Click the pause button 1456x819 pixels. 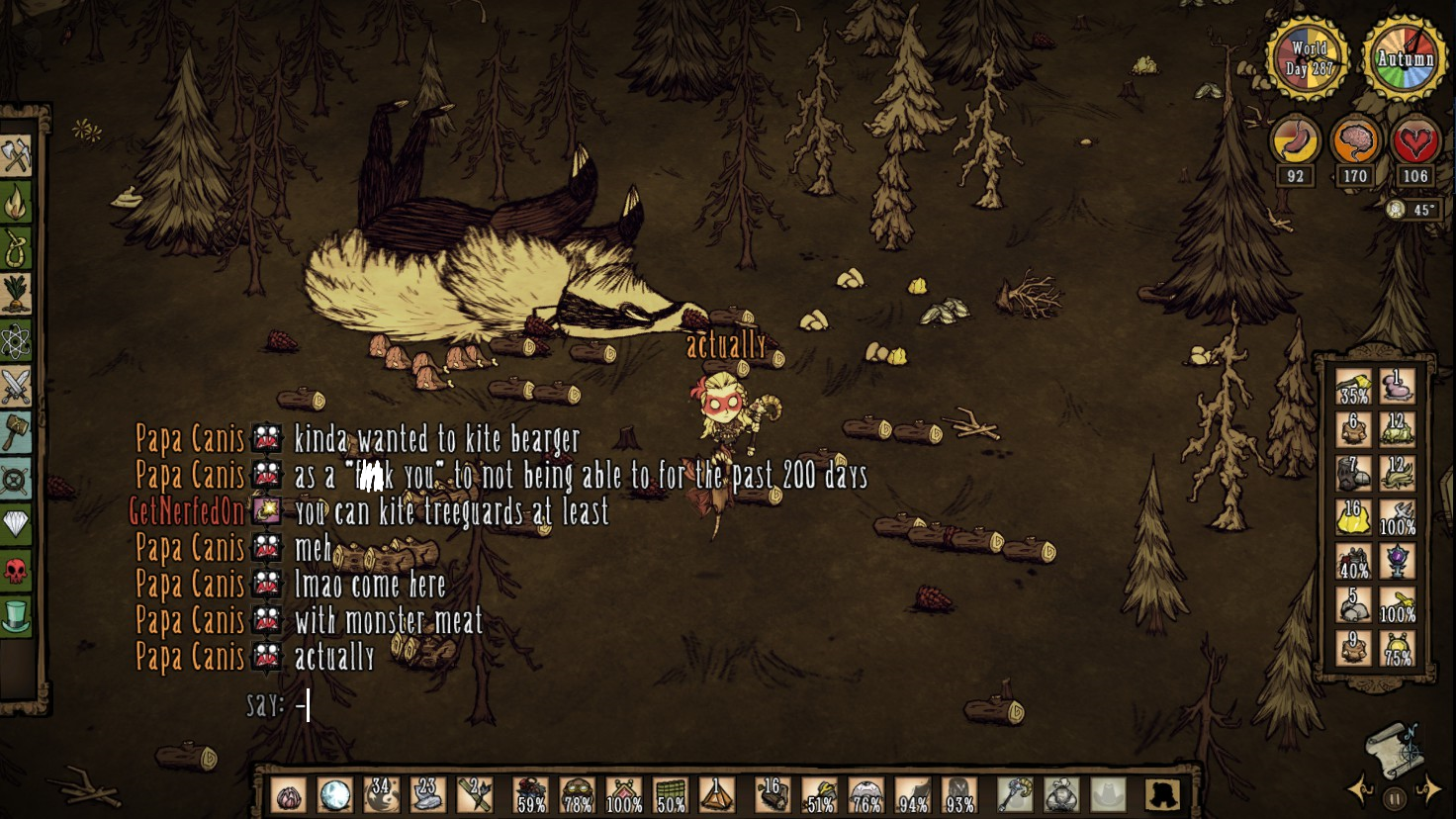[1395, 796]
